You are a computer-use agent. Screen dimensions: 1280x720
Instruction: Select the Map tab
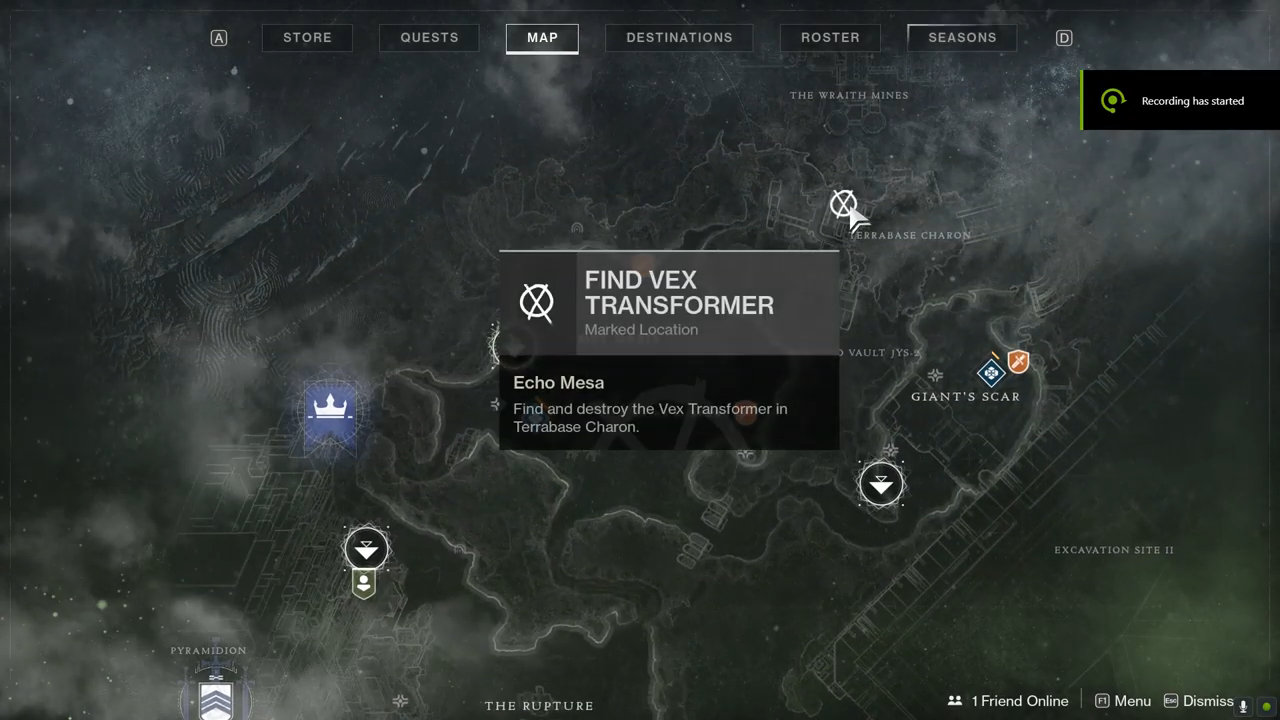coord(542,38)
